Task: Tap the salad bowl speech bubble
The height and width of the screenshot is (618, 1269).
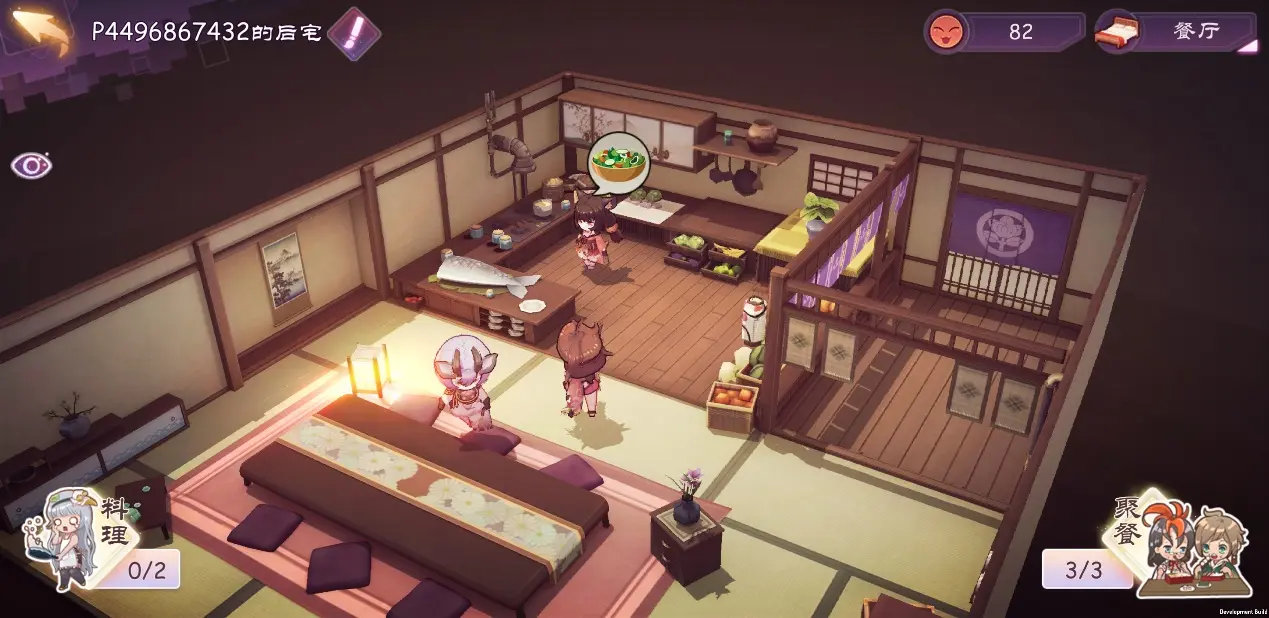Action: point(618,162)
